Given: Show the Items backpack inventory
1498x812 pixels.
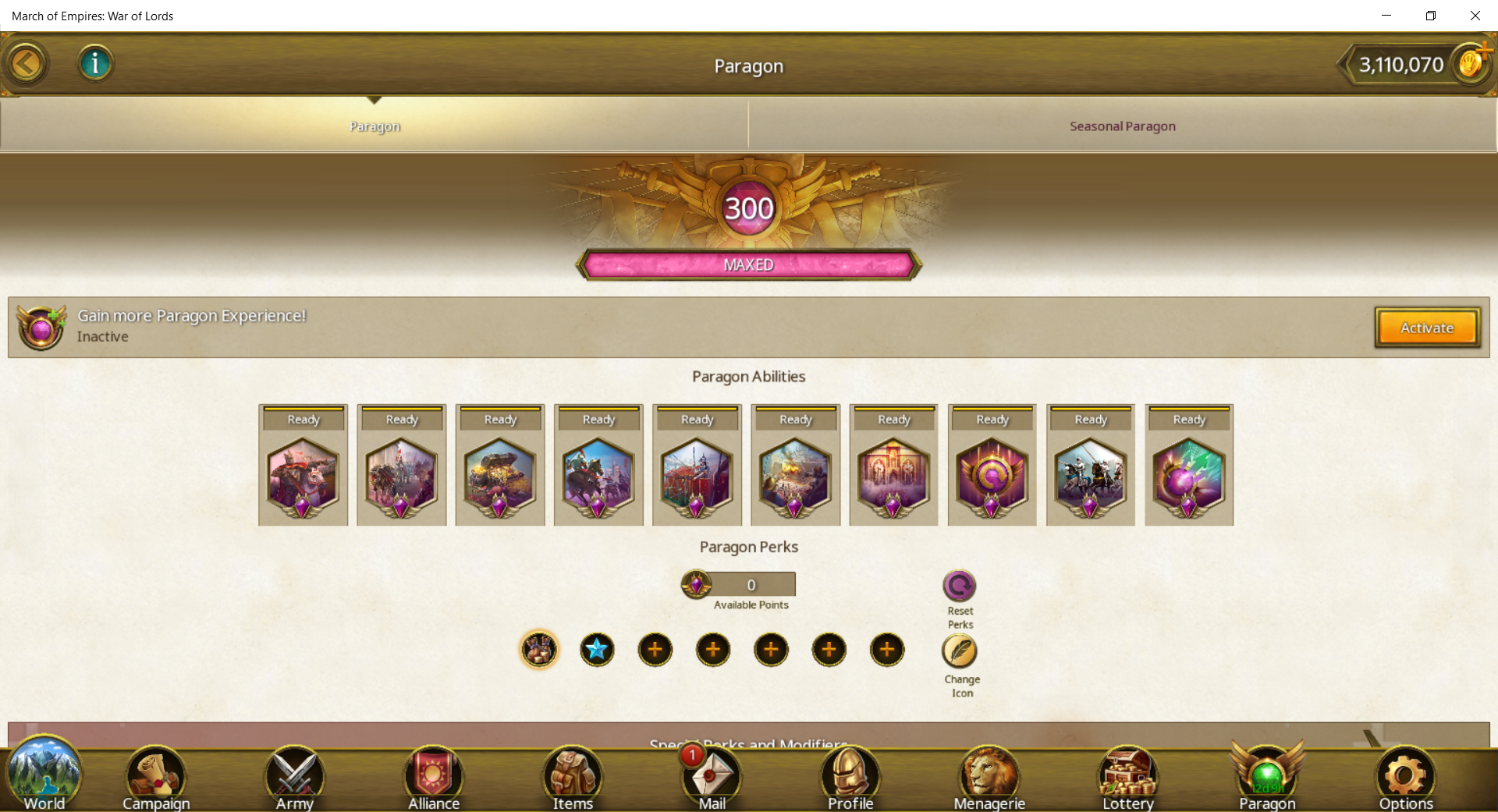Looking at the screenshot, I should tap(573, 778).
